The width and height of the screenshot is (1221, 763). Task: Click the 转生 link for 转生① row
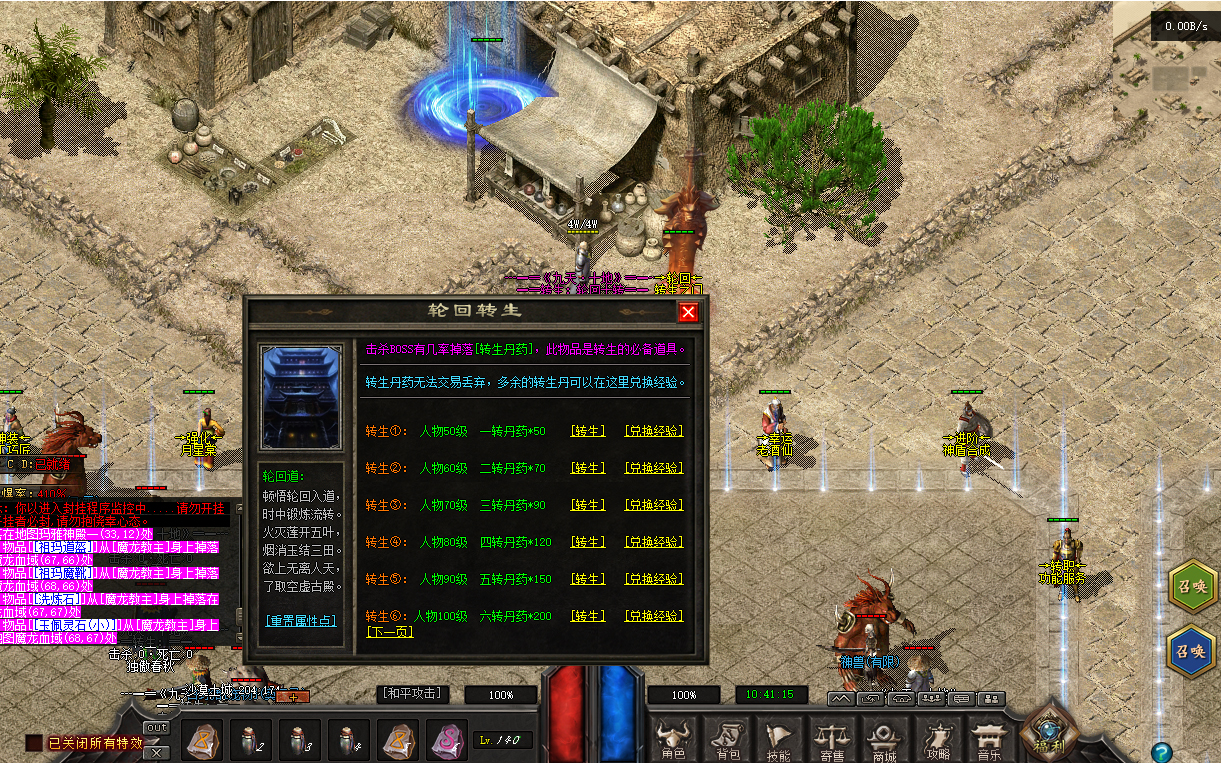588,431
